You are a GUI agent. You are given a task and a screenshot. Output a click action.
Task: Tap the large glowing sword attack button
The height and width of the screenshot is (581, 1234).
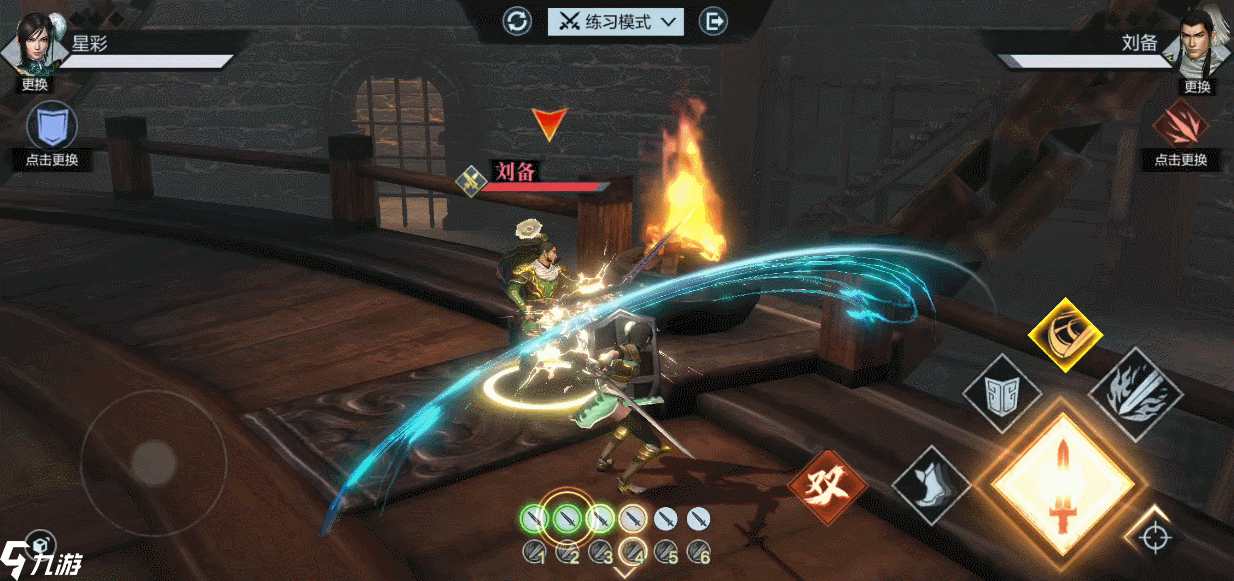click(x=1062, y=486)
